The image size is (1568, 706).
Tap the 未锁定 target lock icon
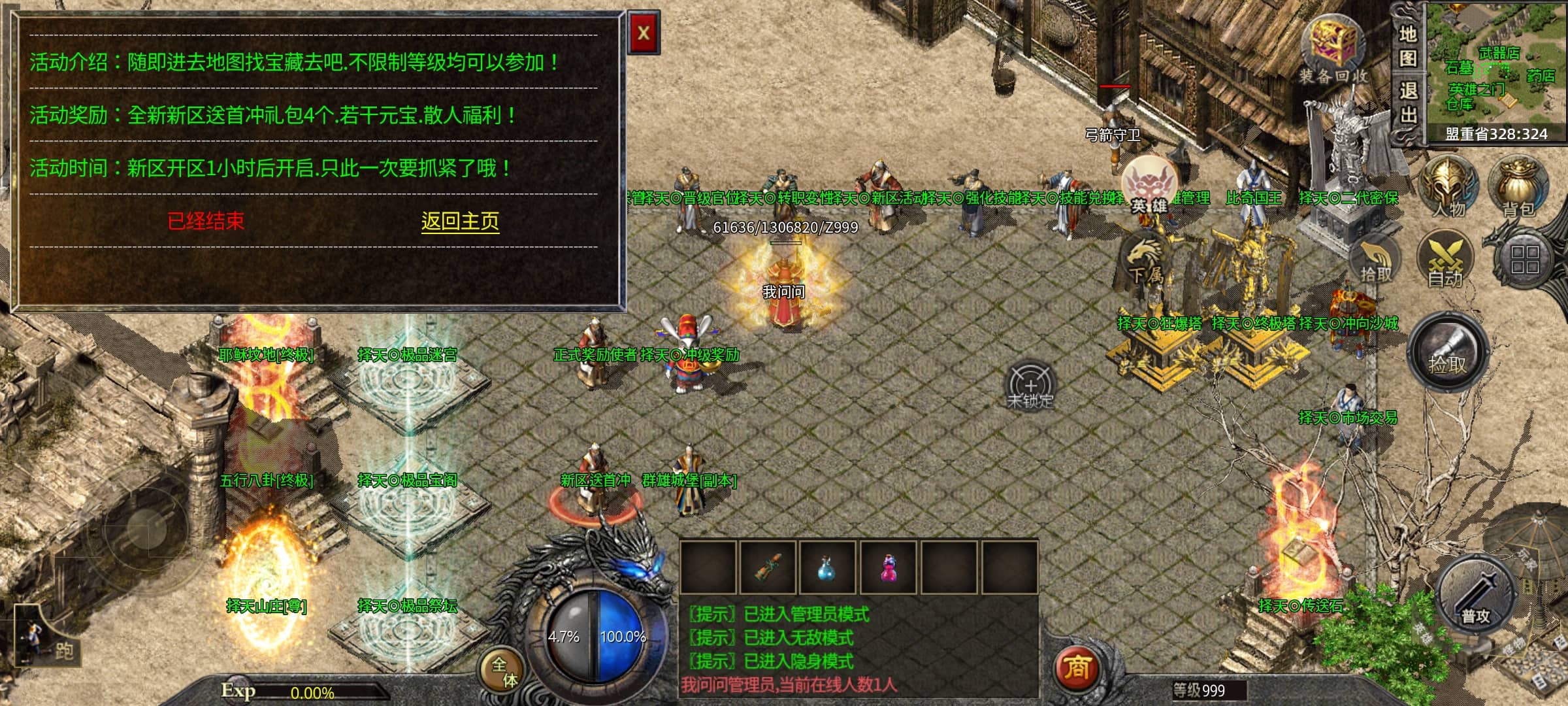click(1030, 387)
